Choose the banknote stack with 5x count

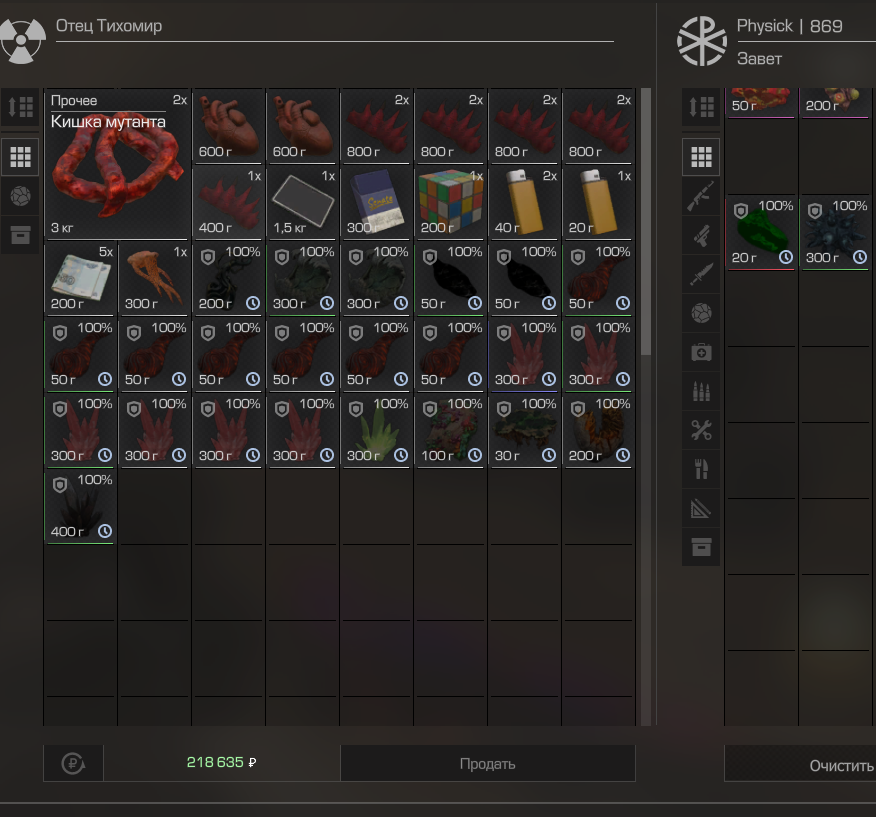click(x=80, y=277)
